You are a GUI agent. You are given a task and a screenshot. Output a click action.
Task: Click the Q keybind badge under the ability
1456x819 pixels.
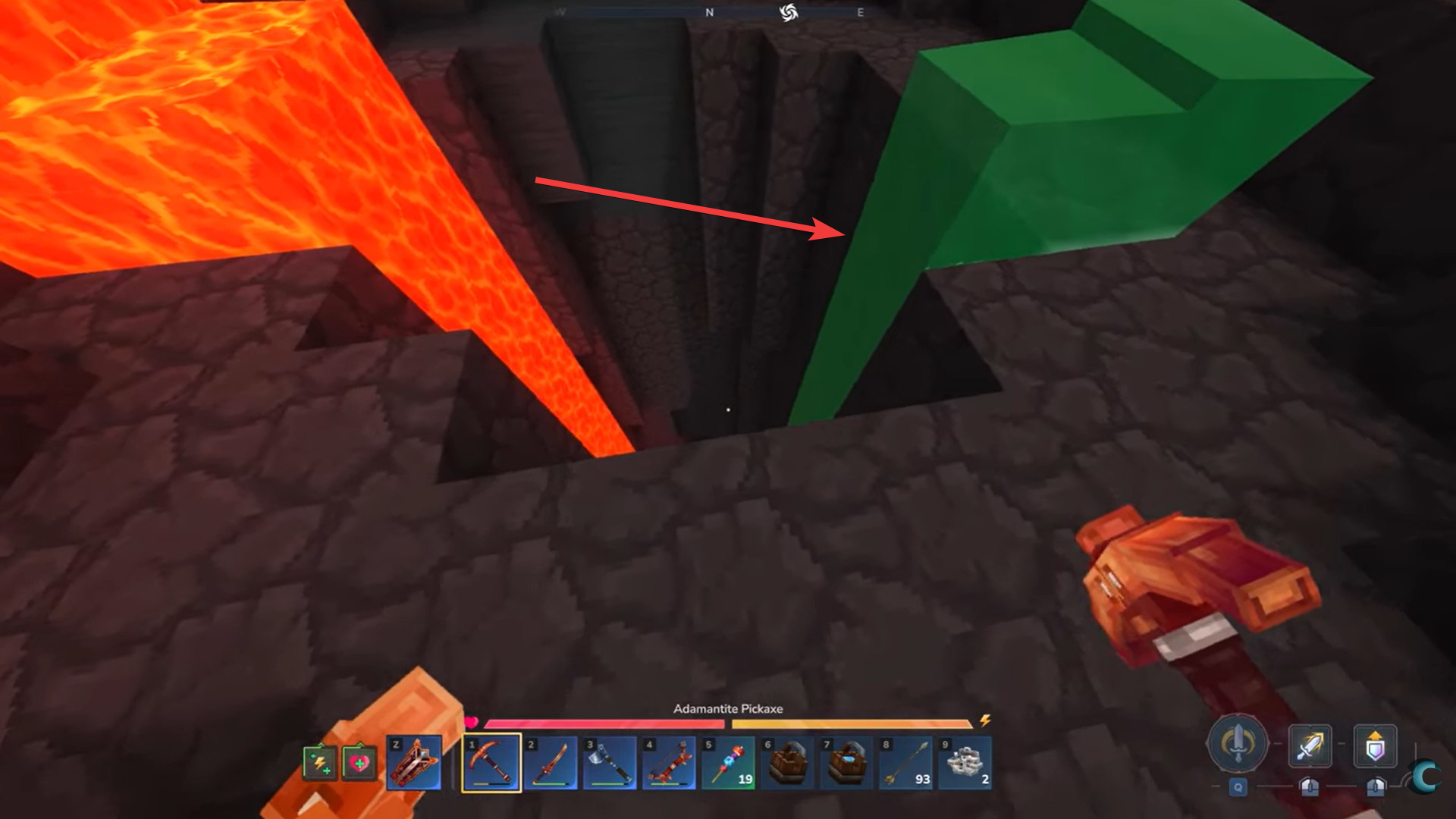tap(1238, 787)
